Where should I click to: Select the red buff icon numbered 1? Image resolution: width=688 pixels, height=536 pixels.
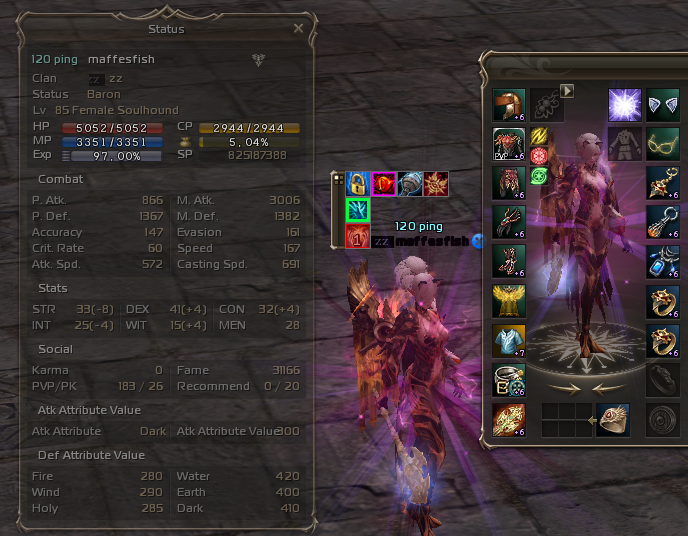358,237
